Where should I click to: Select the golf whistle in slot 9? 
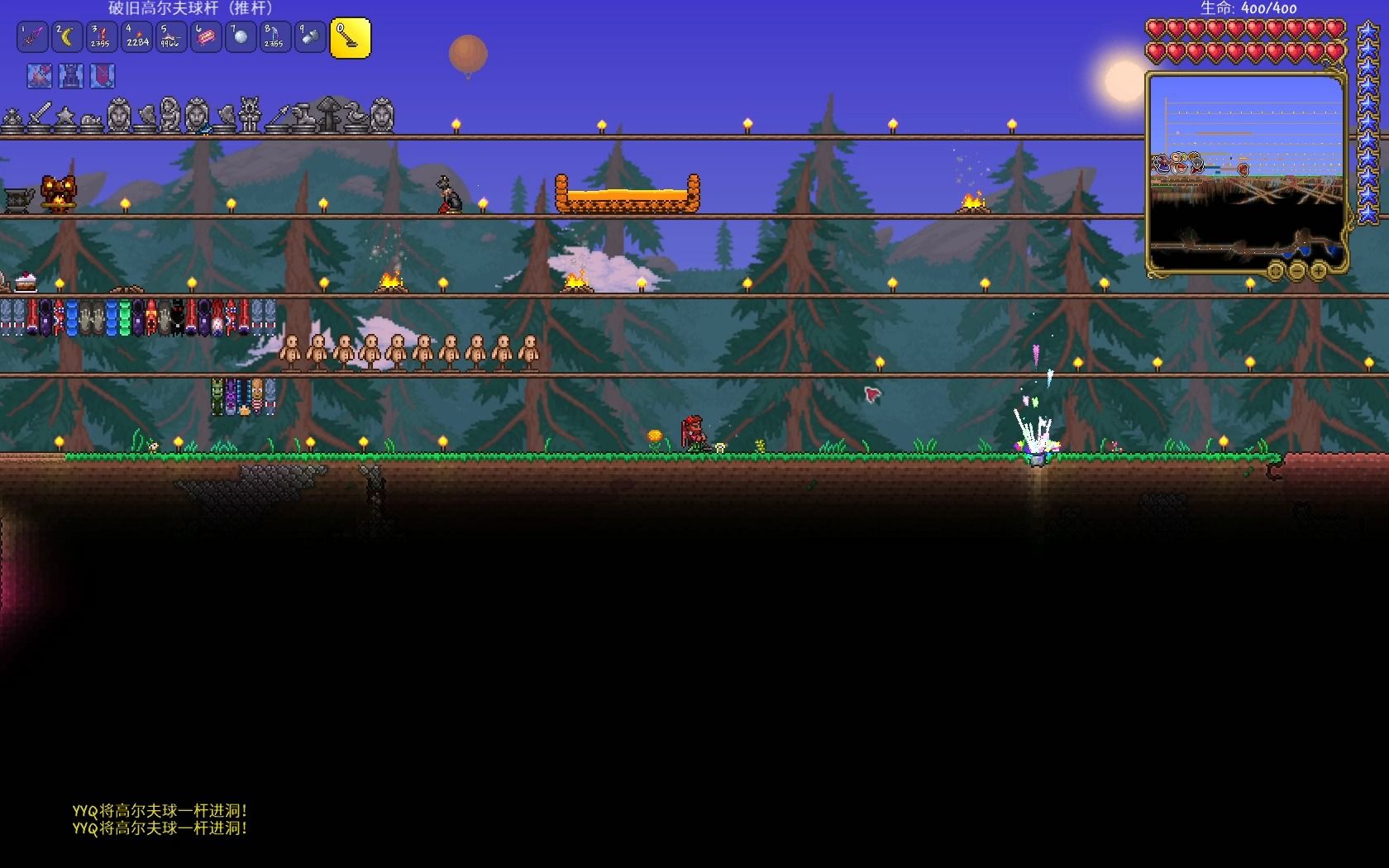(310, 38)
